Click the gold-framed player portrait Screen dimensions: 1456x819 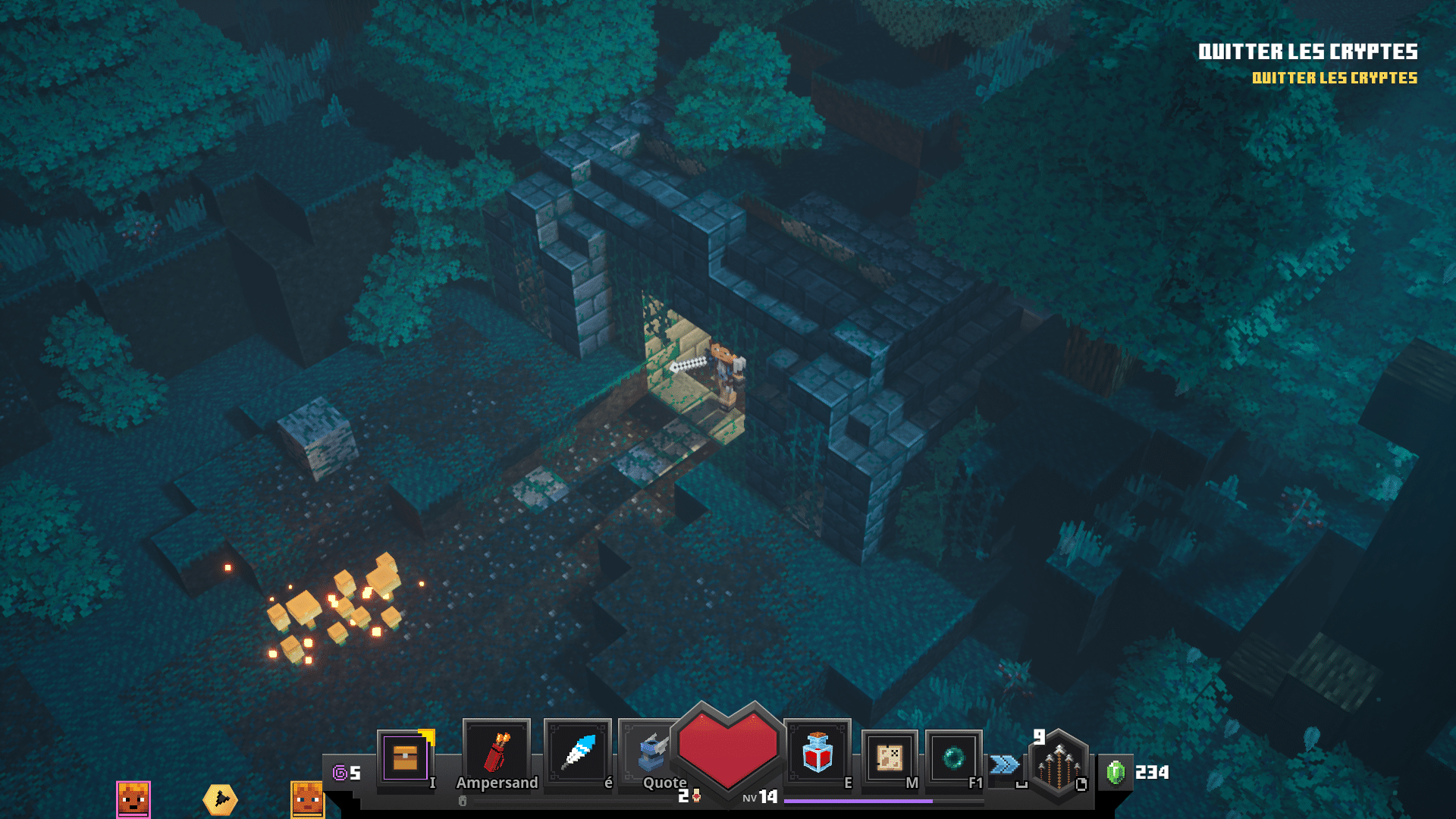pyautogui.click(x=308, y=799)
